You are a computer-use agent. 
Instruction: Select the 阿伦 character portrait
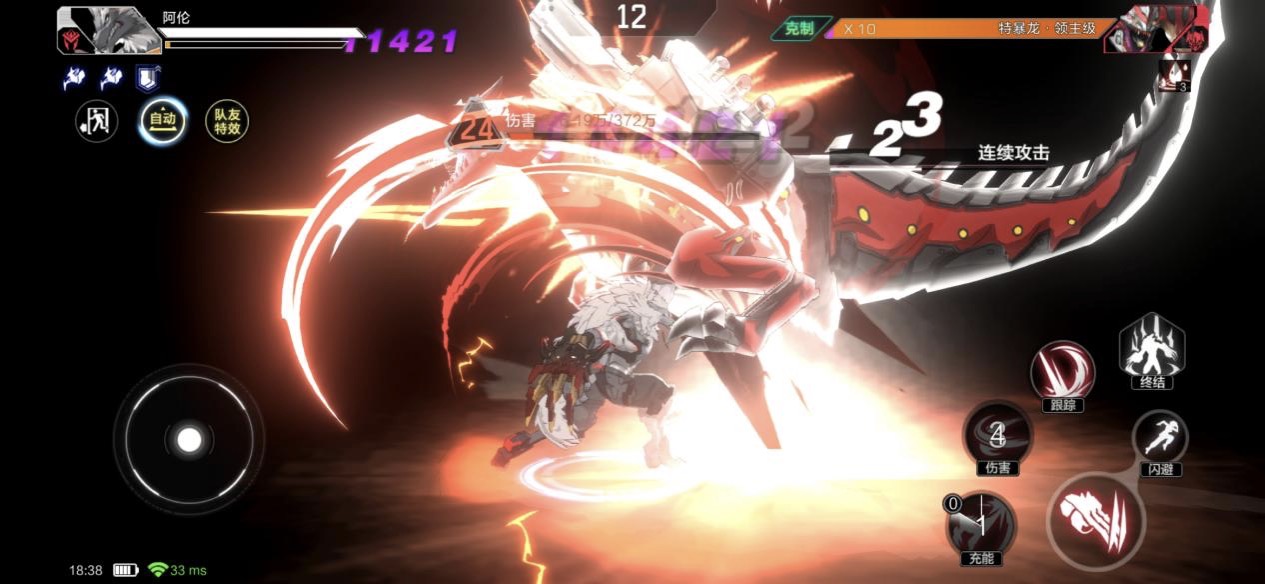point(110,30)
